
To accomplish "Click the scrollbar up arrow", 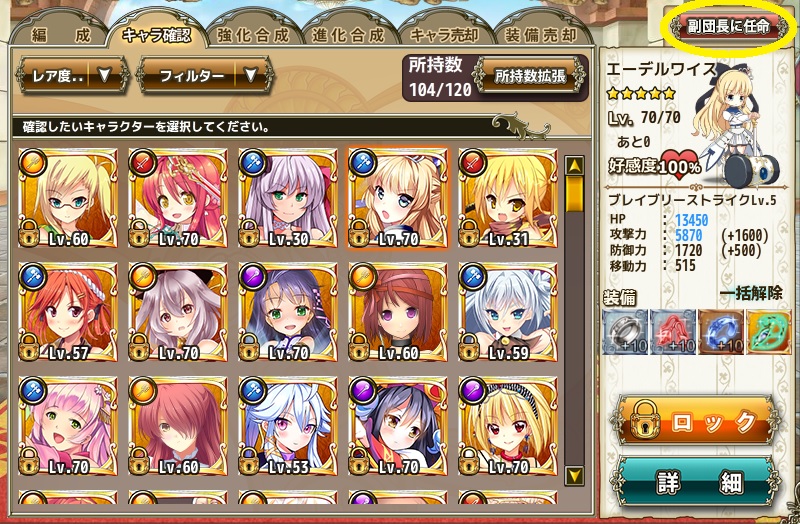I will tap(574, 165).
